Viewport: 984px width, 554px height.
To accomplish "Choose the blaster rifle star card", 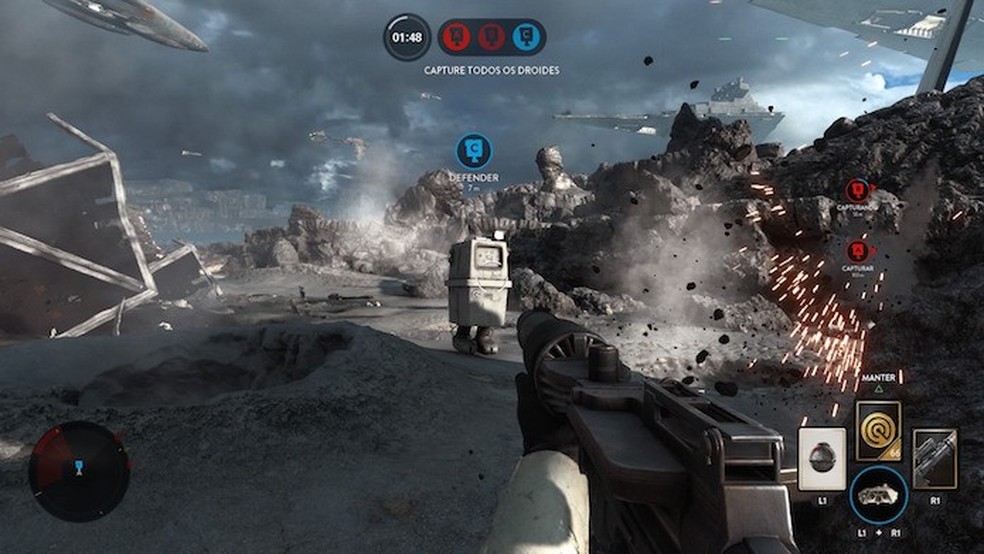I will click(935, 459).
